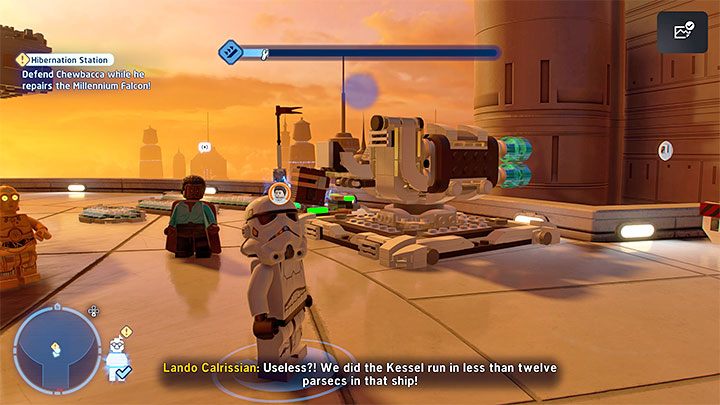The height and width of the screenshot is (405, 720).
Task: Click the Millennium Falcon repair icon
Action: (x=231, y=51)
